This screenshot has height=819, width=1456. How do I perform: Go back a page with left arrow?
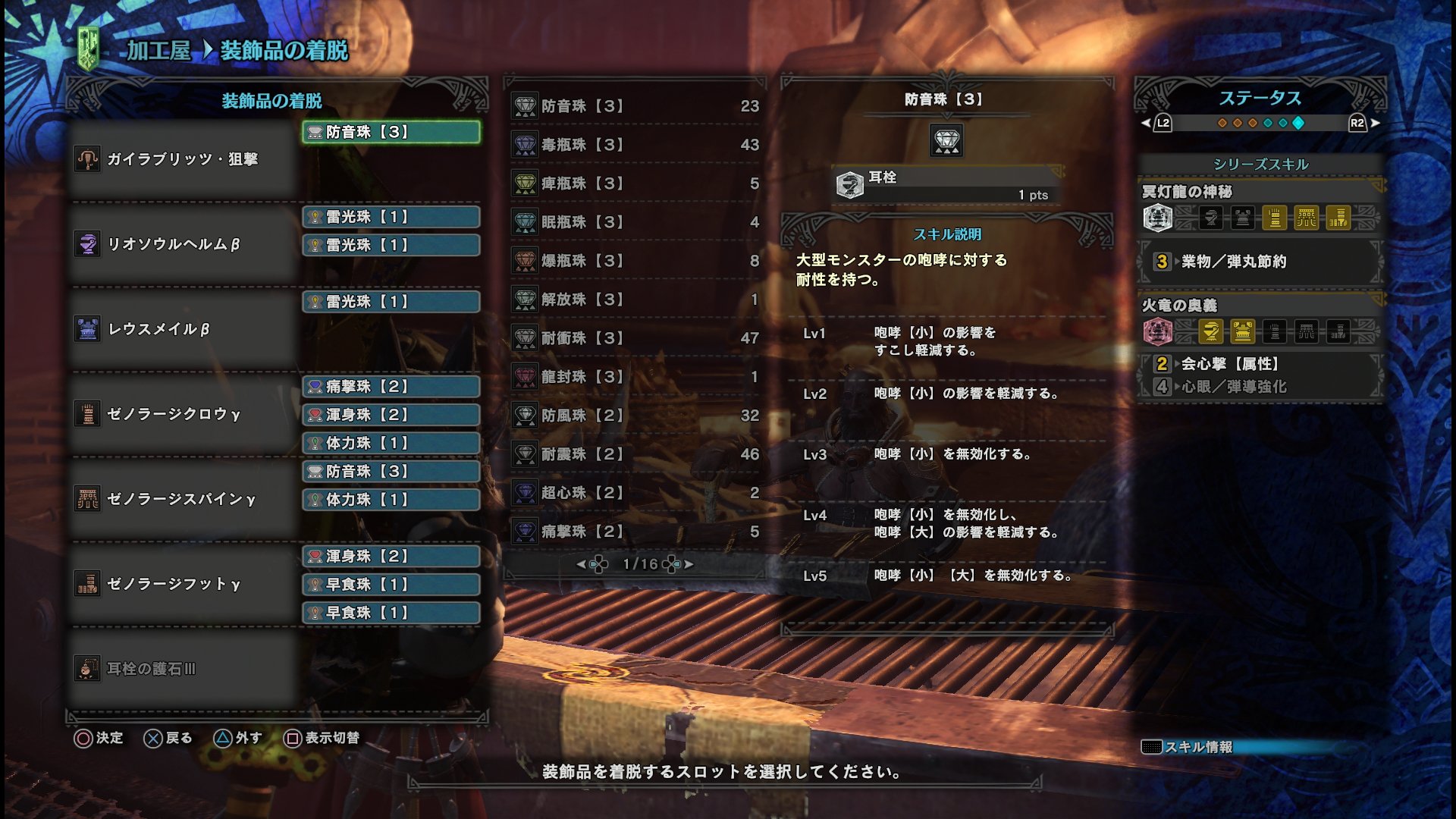[580, 564]
